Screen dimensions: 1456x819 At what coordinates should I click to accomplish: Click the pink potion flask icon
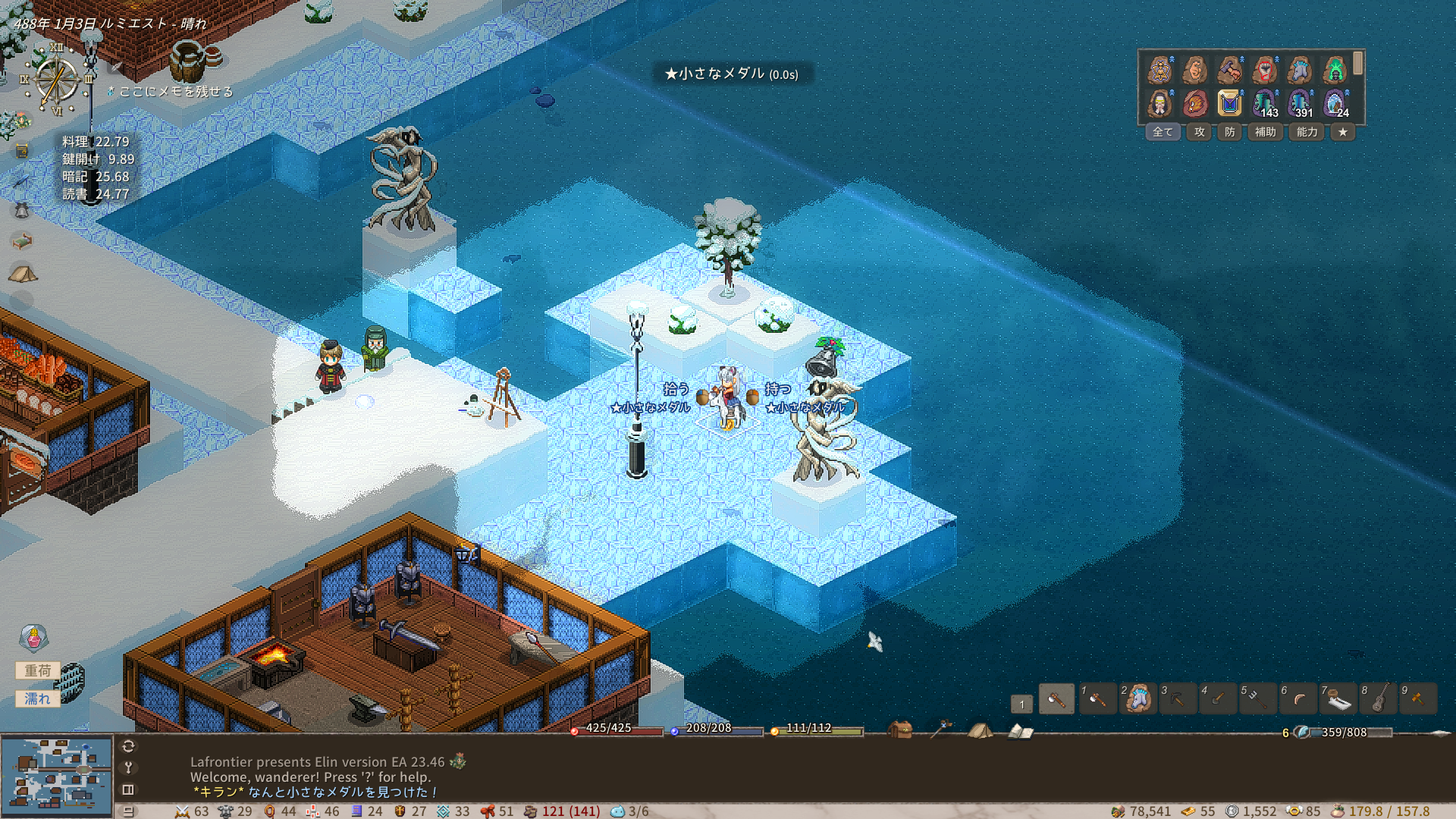tap(34, 639)
